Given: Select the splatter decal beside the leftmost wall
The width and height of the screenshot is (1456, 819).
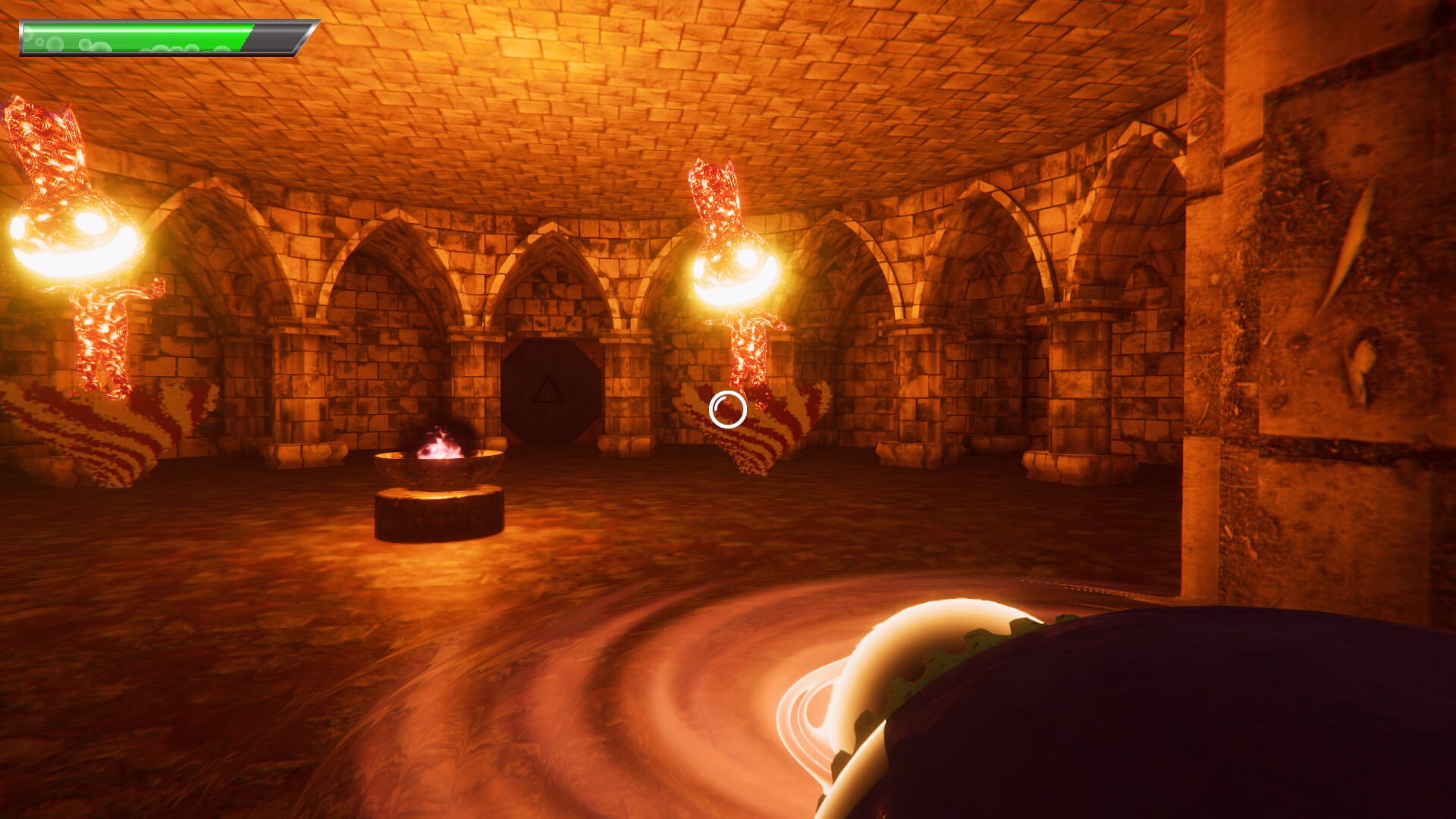Looking at the screenshot, I should click(x=83, y=432).
